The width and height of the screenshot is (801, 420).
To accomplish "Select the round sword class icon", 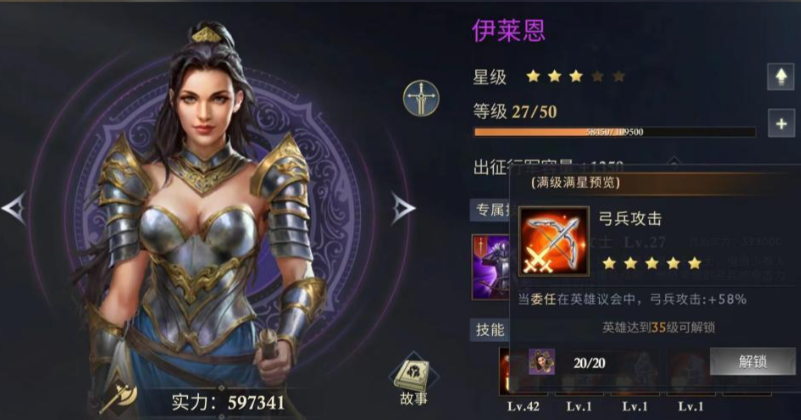I will tap(420, 98).
